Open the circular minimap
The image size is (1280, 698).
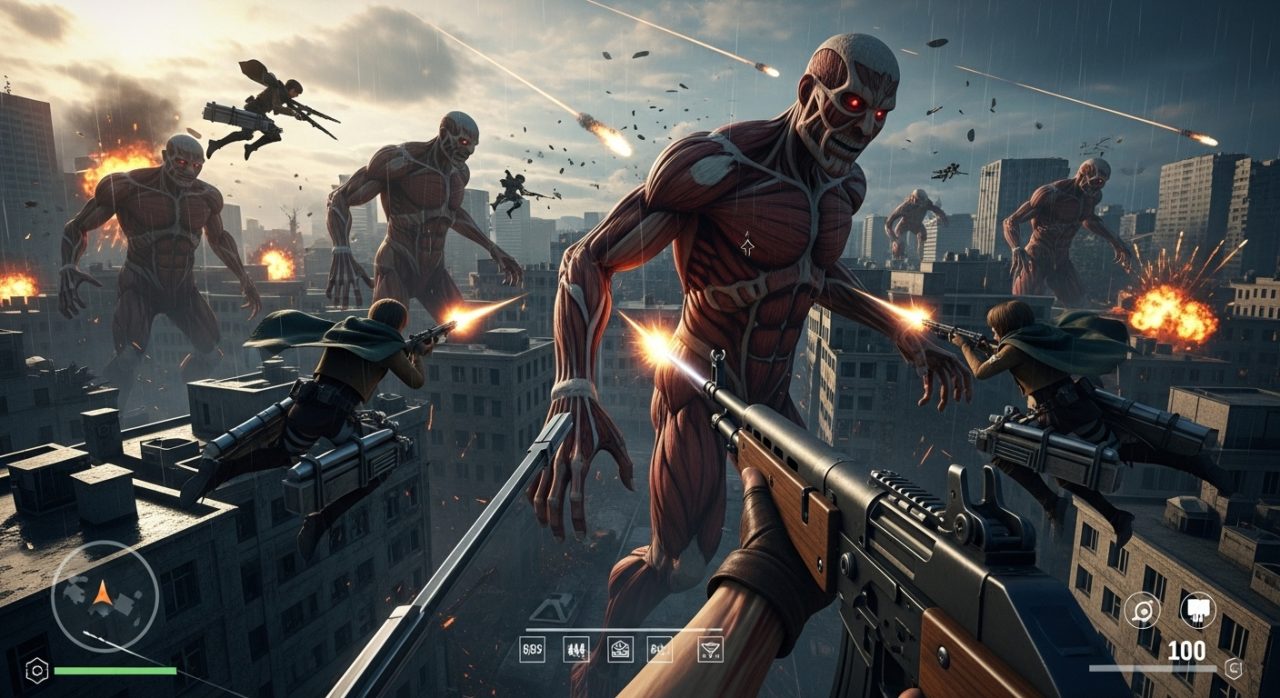104,596
